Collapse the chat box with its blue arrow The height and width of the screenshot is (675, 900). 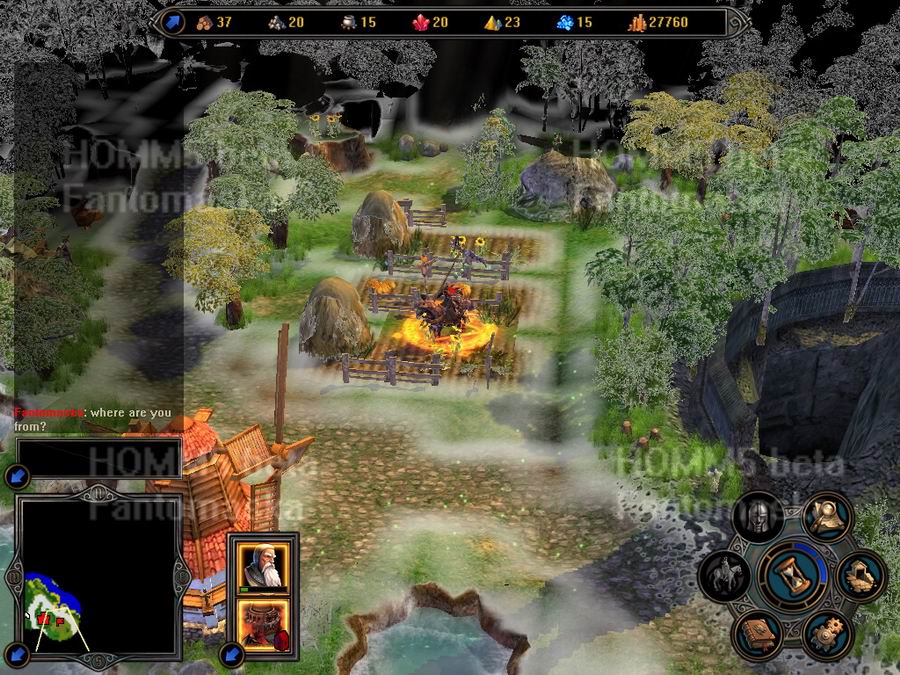click(15, 477)
